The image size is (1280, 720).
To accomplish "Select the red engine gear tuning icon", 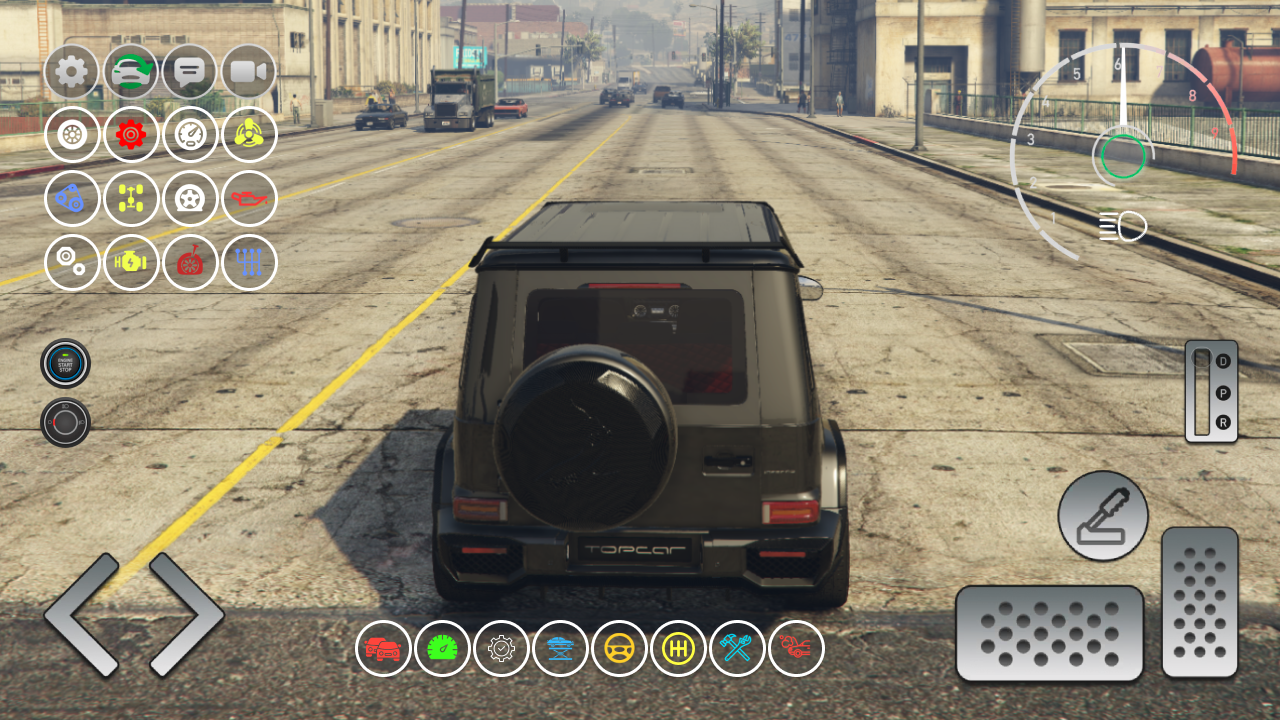I will (131, 135).
